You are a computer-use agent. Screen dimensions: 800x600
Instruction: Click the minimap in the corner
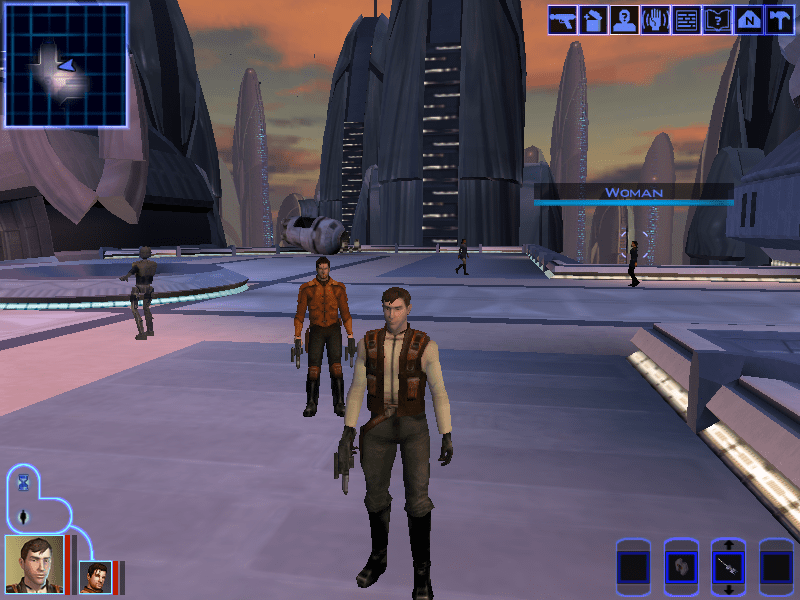click(66, 65)
